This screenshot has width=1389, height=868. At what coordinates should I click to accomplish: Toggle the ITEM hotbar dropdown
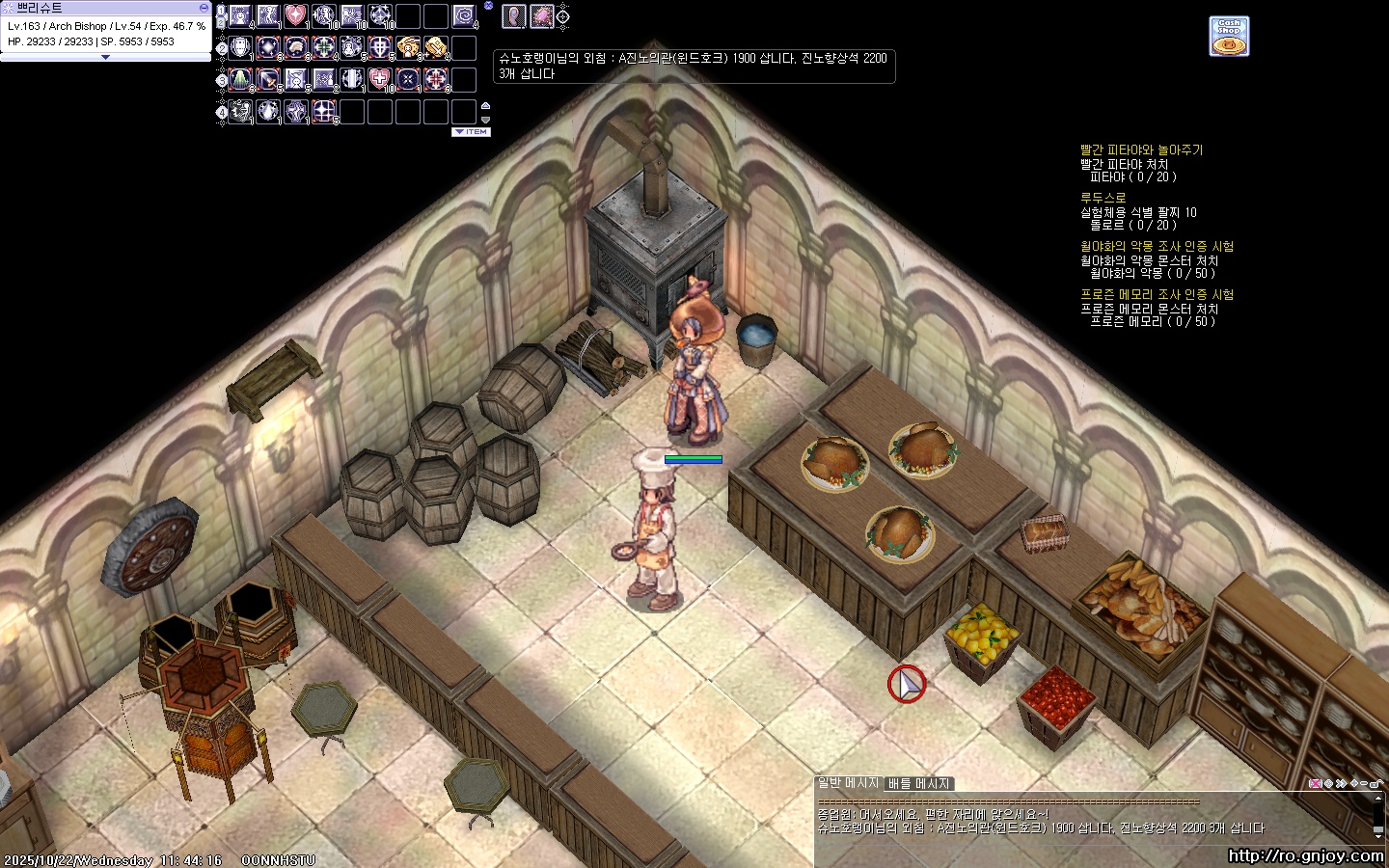tap(471, 132)
